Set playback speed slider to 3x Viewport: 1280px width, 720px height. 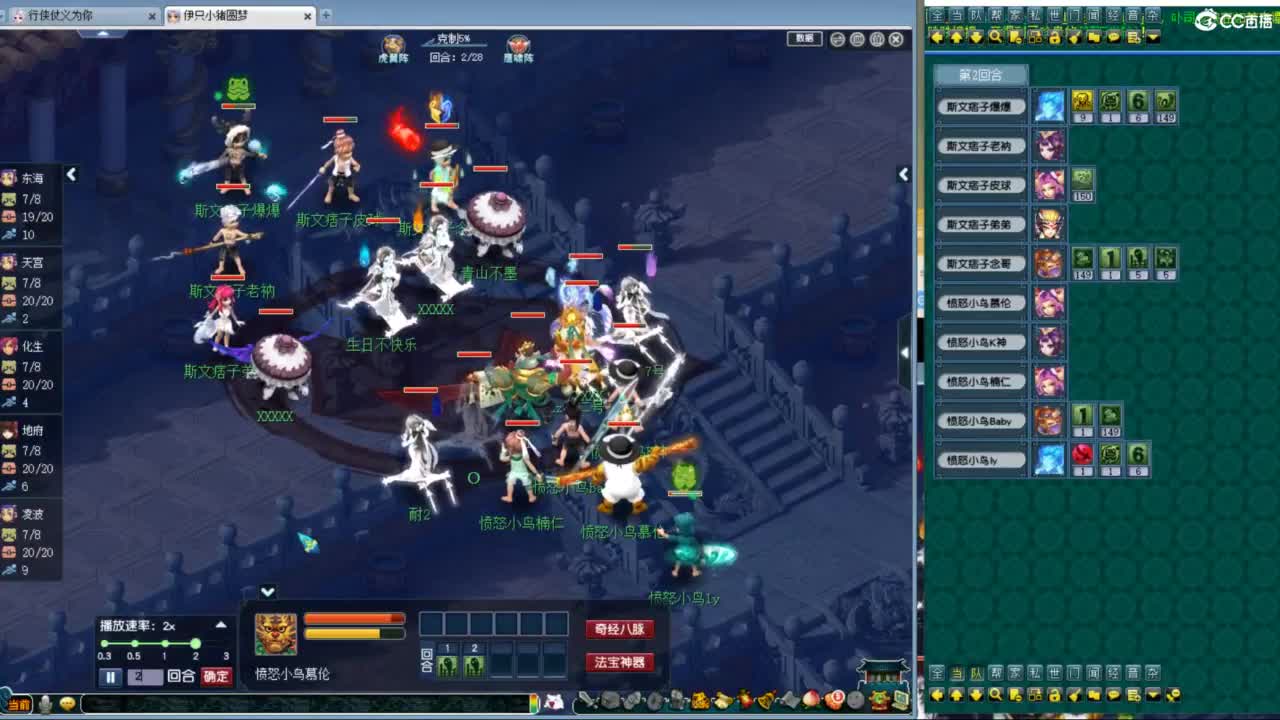[227, 644]
